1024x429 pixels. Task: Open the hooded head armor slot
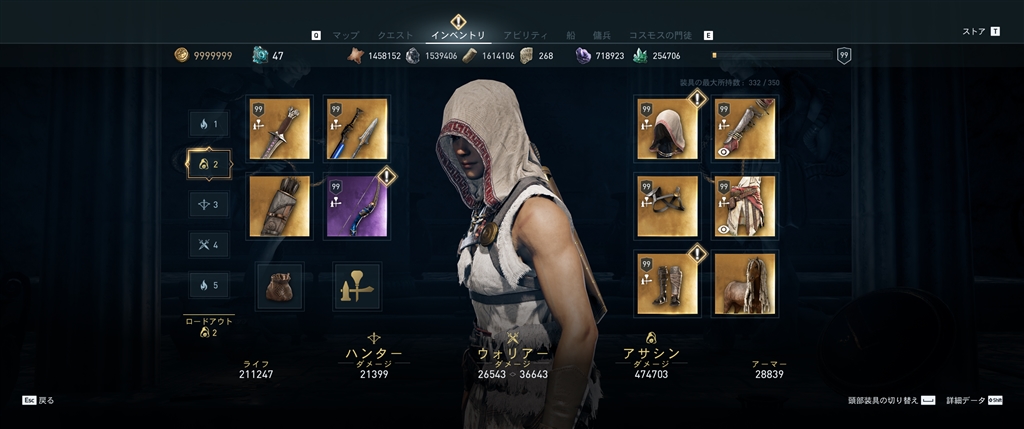tap(667, 128)
